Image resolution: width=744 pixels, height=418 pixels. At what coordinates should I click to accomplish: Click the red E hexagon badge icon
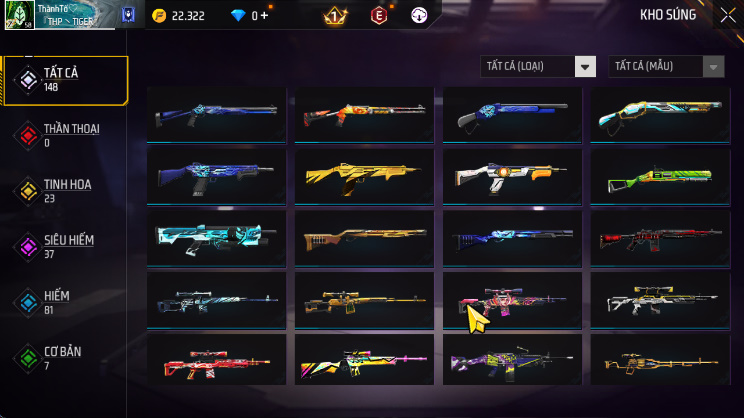click(379, 16)
